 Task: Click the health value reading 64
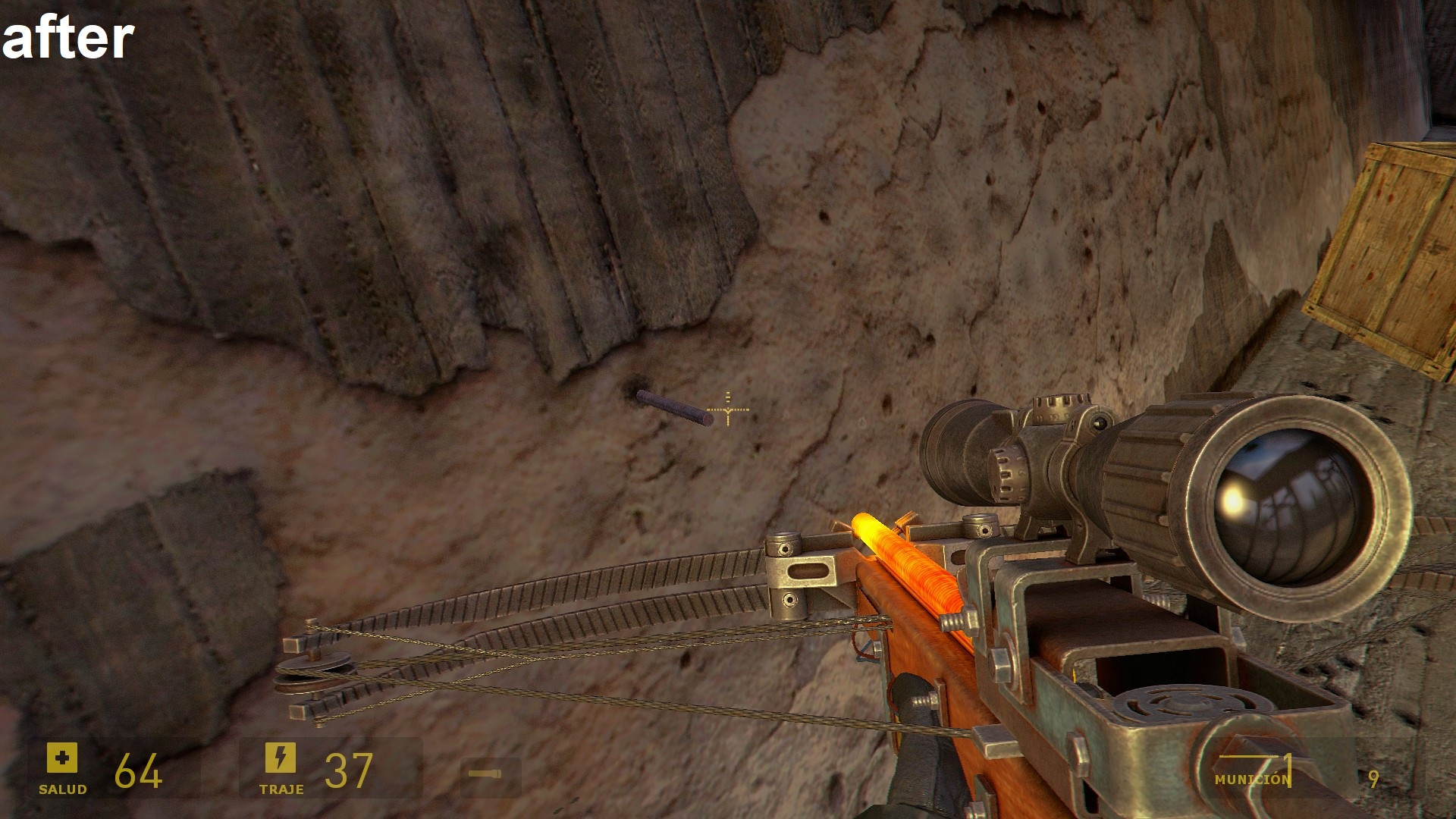click(x=140, y=772)
